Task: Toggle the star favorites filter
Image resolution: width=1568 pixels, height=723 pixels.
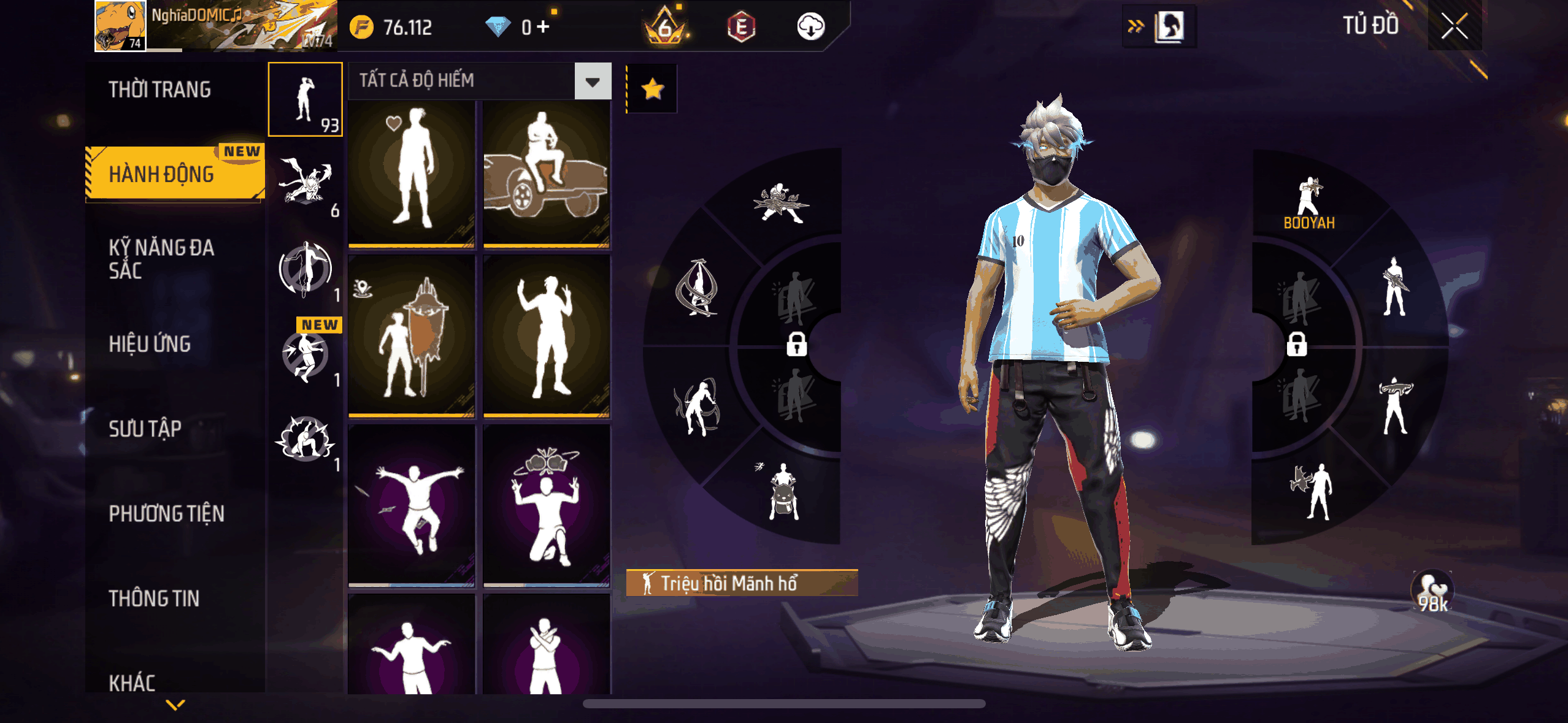Action: pyautogui.click(x=652, y=90)
